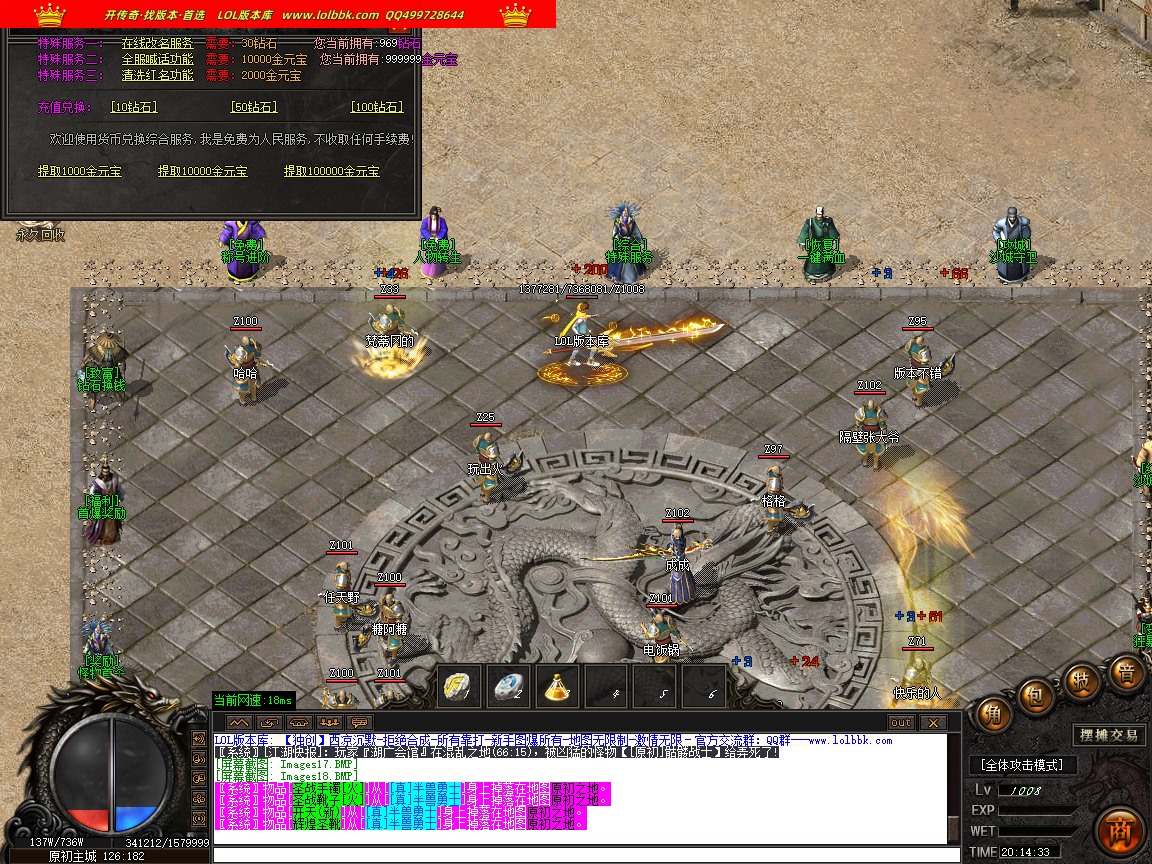Close the chat panel with the X button
This screenshot has height=864, width=1152.
[x=933, y=722]
